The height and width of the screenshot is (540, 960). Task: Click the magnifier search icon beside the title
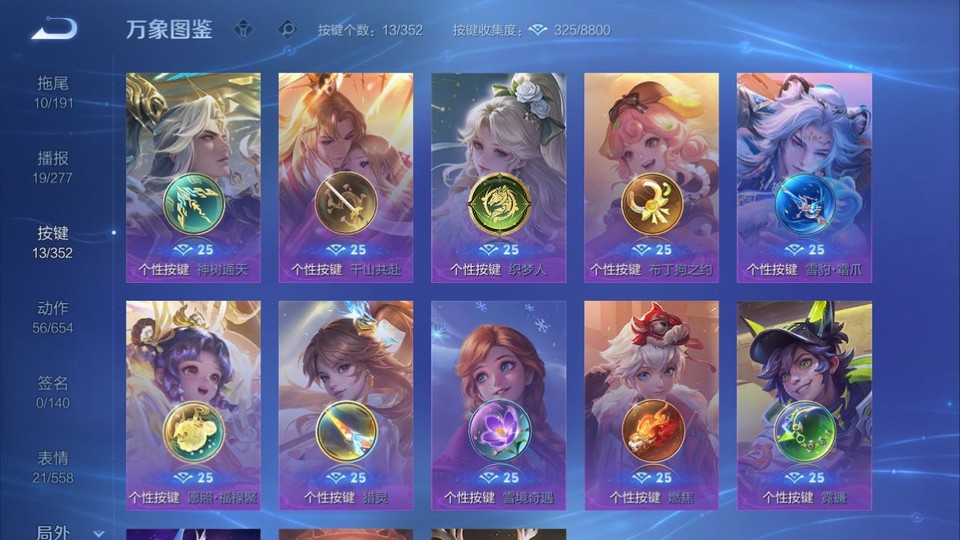(288, 29)
